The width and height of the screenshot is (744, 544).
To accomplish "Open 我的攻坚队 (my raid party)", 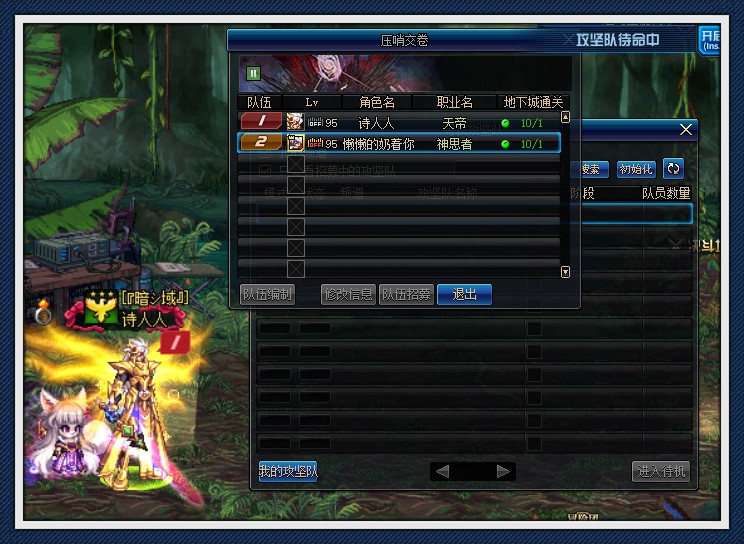I will coord(288,471).
